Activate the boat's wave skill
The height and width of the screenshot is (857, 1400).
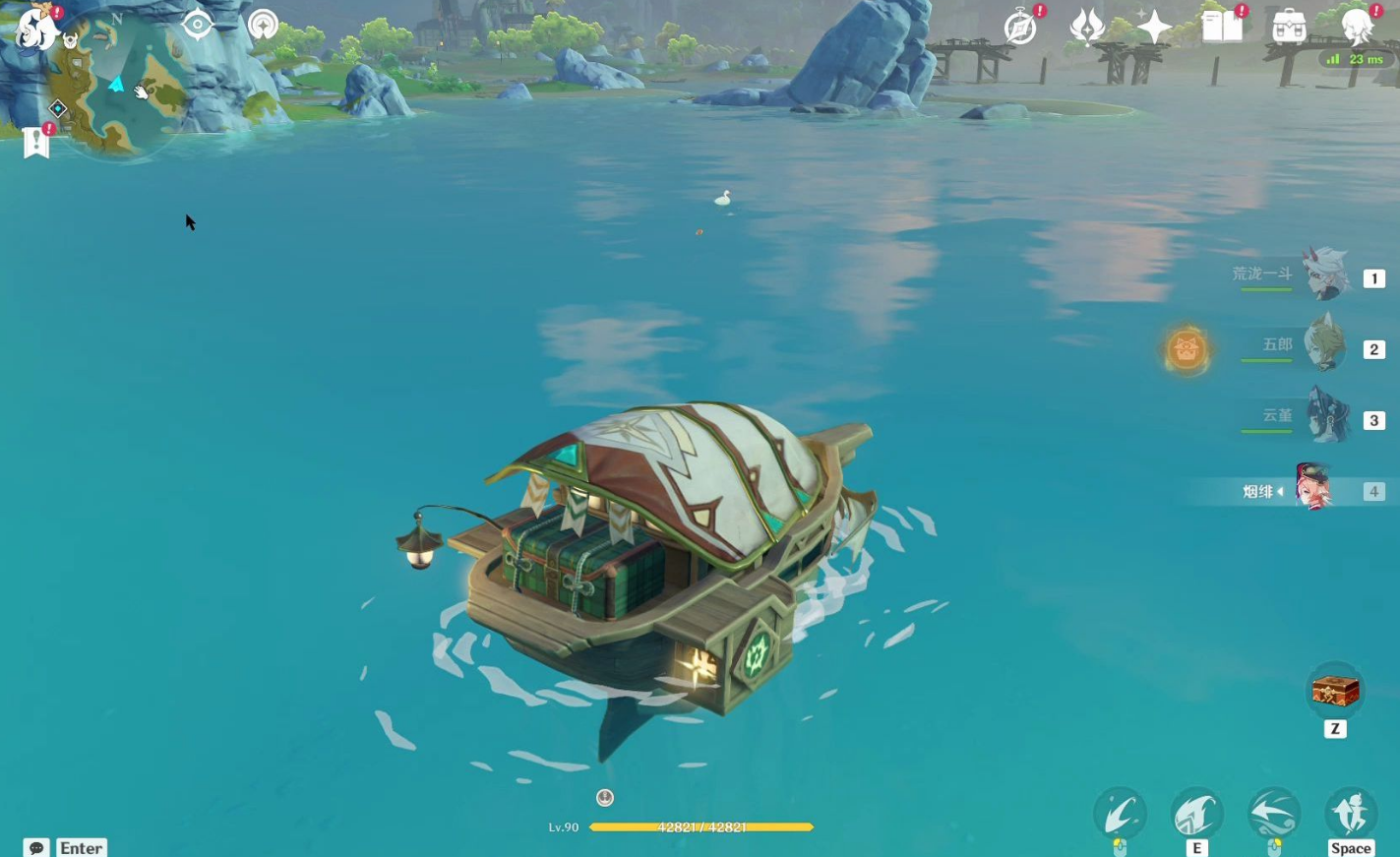point(1196,815)
